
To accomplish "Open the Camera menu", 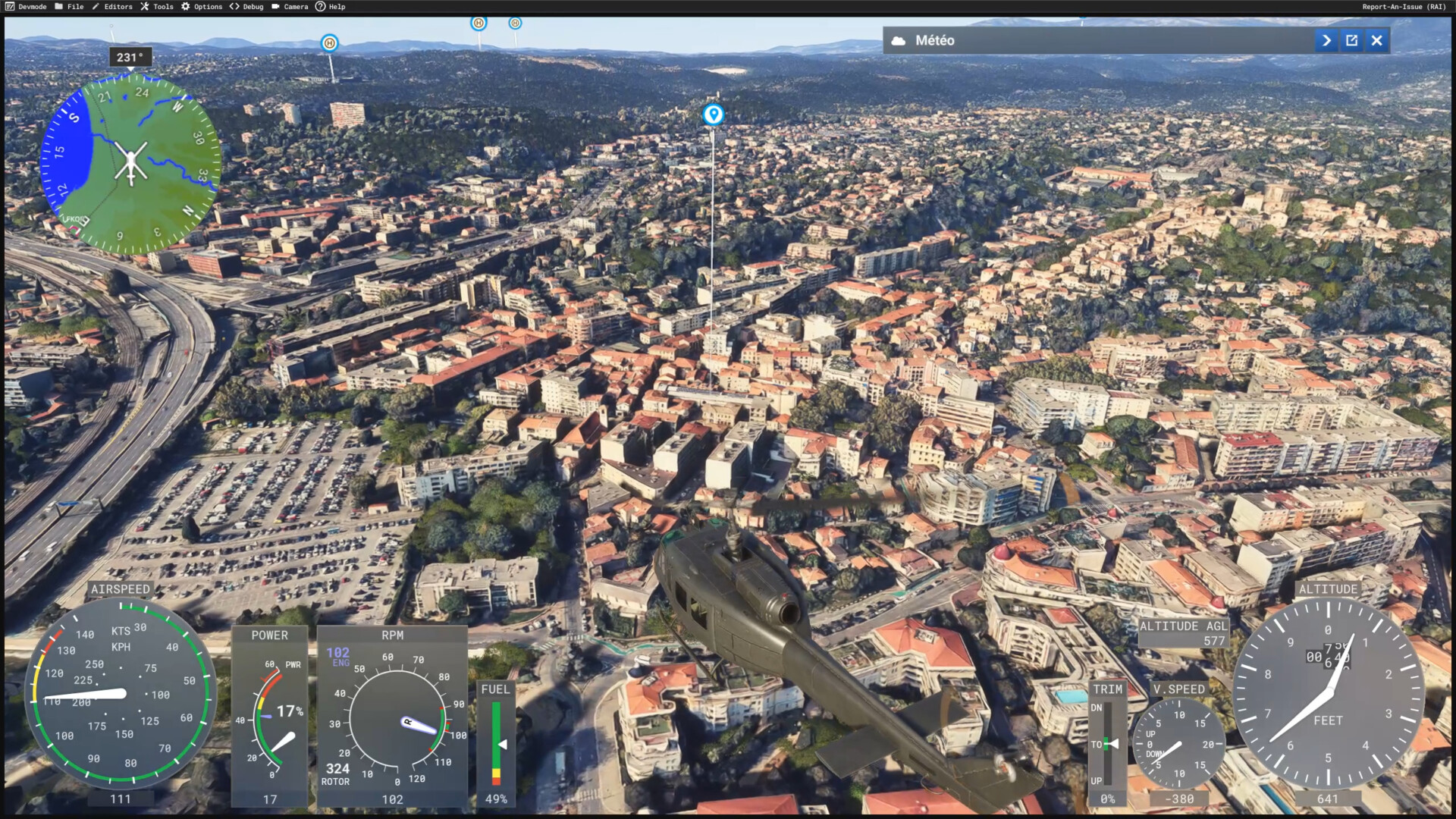I will click(x=290, y=7).
